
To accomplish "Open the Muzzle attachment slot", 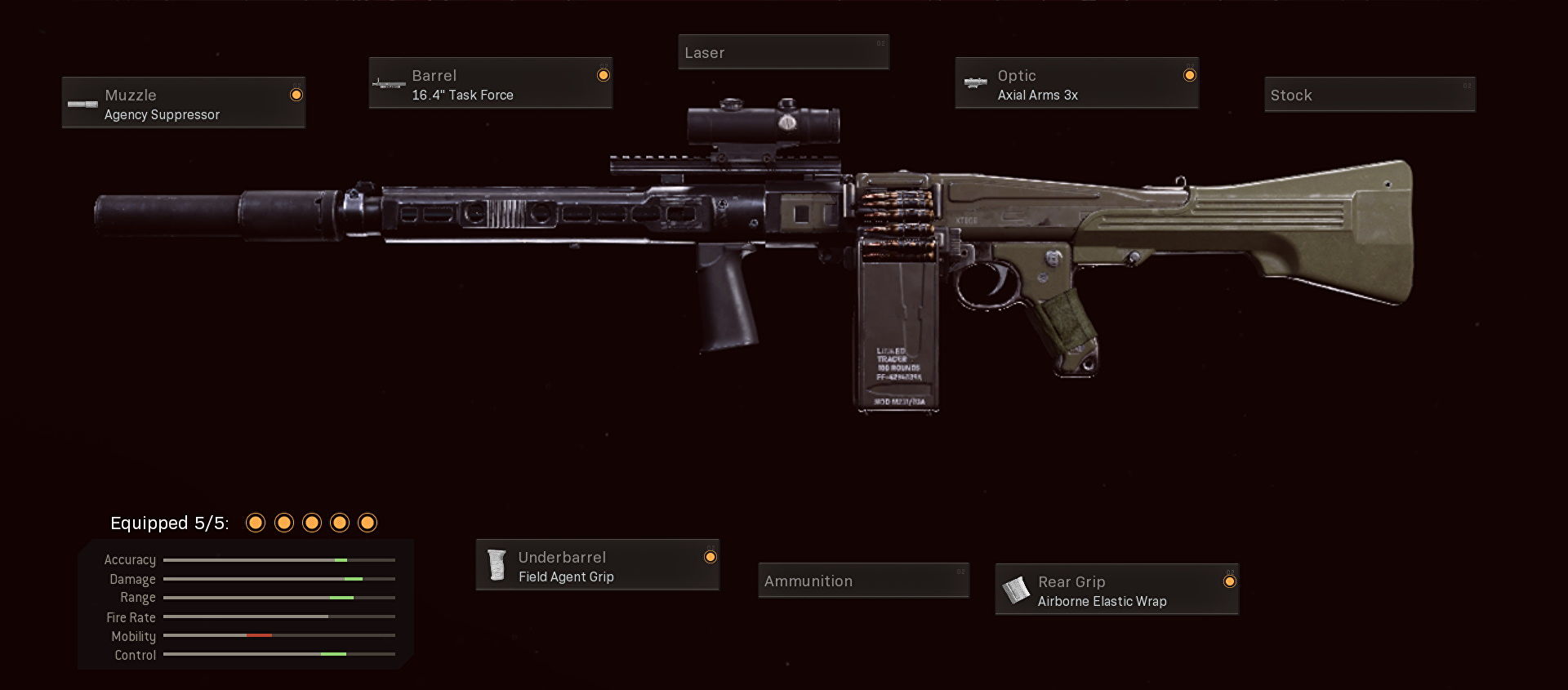I will 184,103.
